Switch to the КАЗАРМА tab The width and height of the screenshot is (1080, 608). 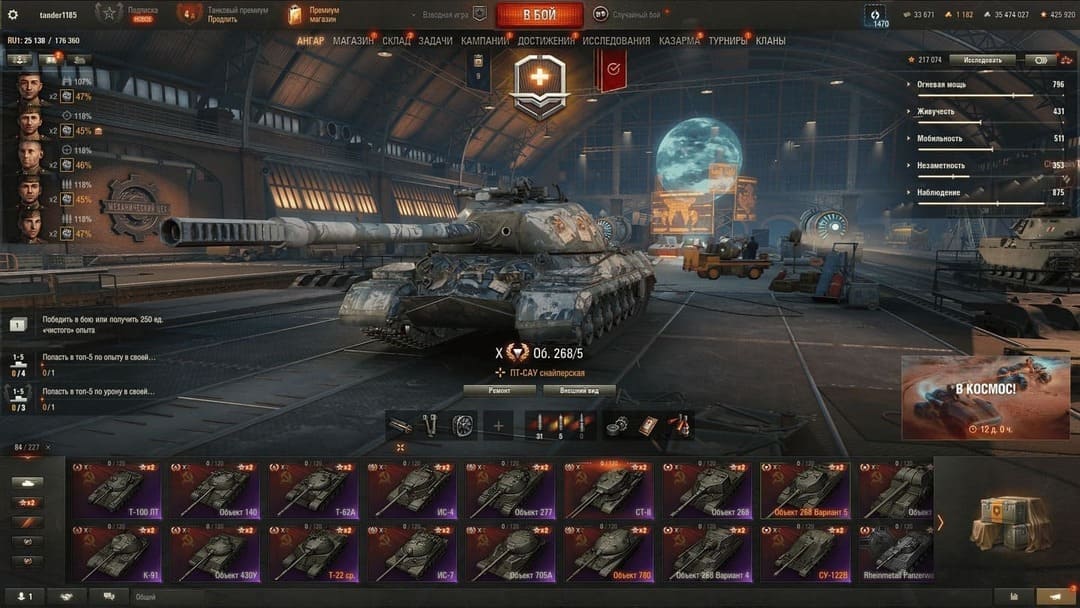point(679,41)
